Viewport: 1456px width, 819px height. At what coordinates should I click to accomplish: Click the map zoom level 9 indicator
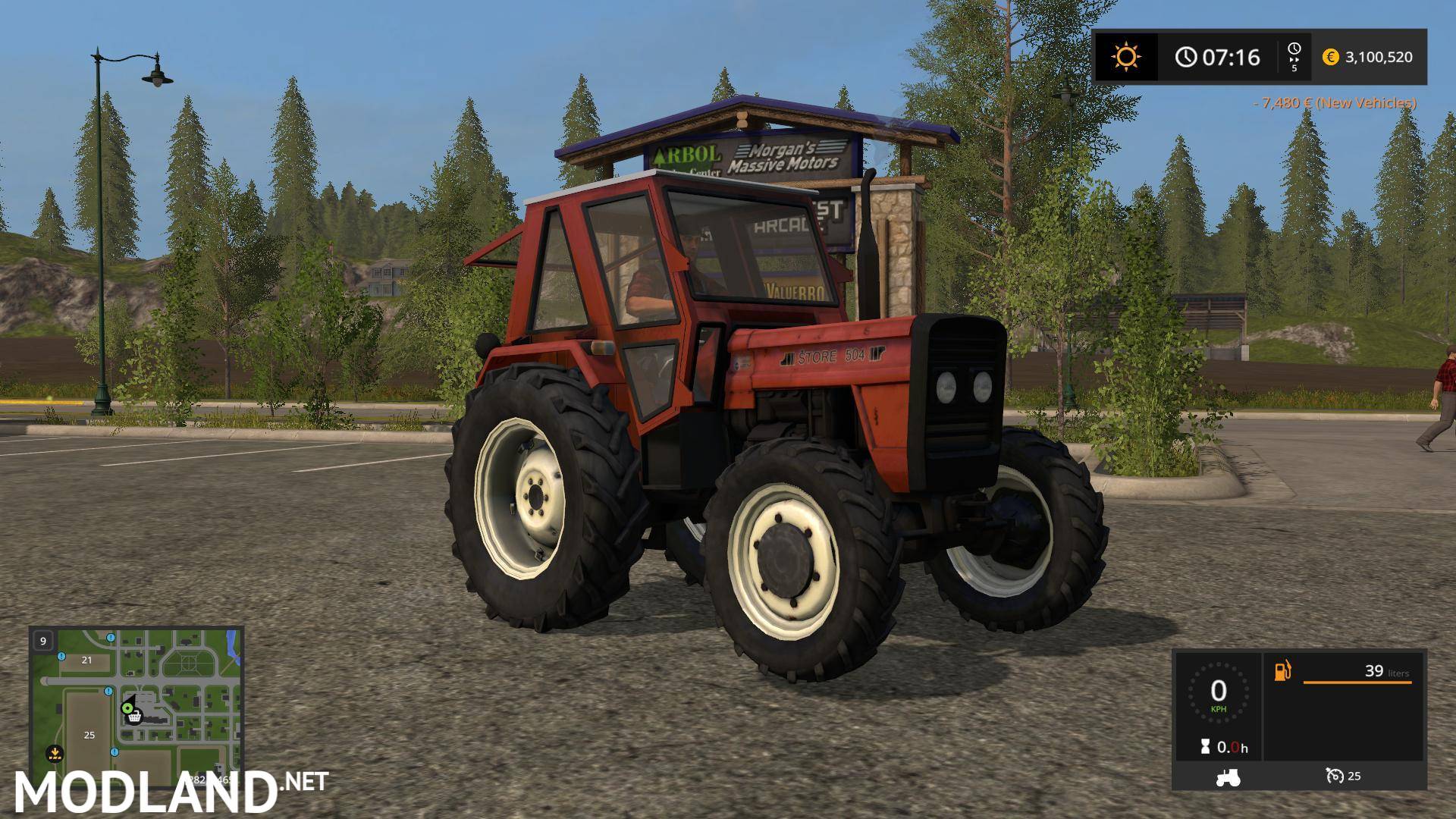pyautogui.click(x=43, y=642)
